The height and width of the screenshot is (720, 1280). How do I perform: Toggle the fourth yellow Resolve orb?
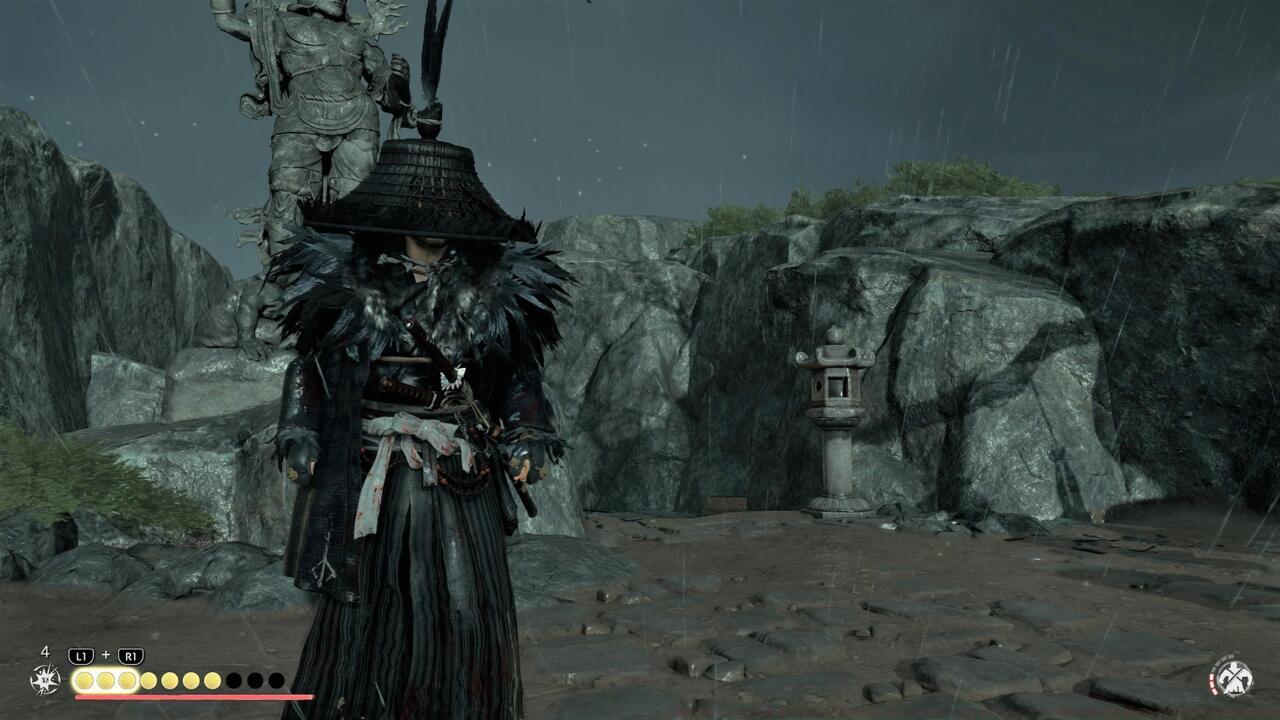[x=149, y=679]
